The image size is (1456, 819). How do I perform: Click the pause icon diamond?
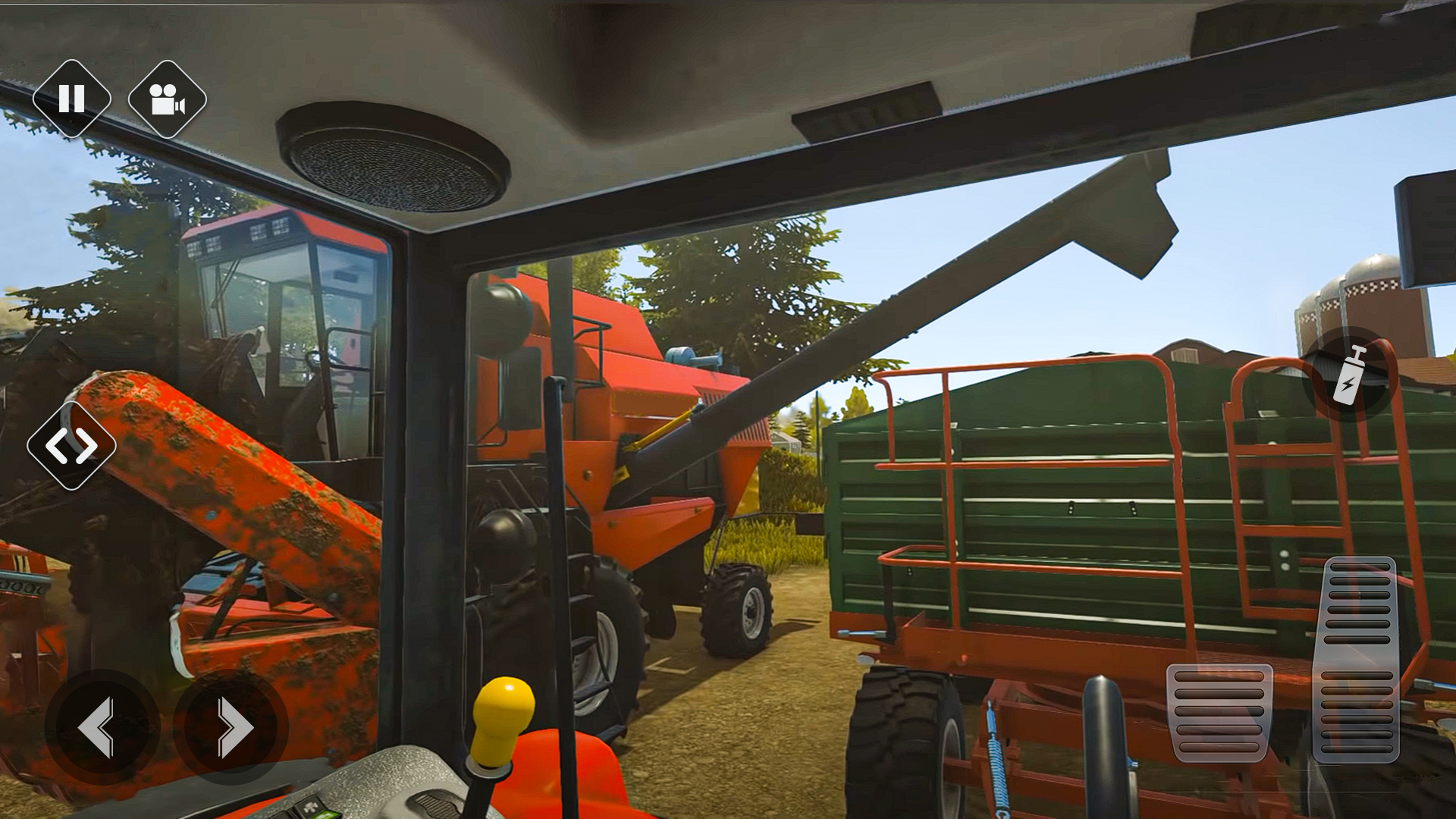[73, 99]
